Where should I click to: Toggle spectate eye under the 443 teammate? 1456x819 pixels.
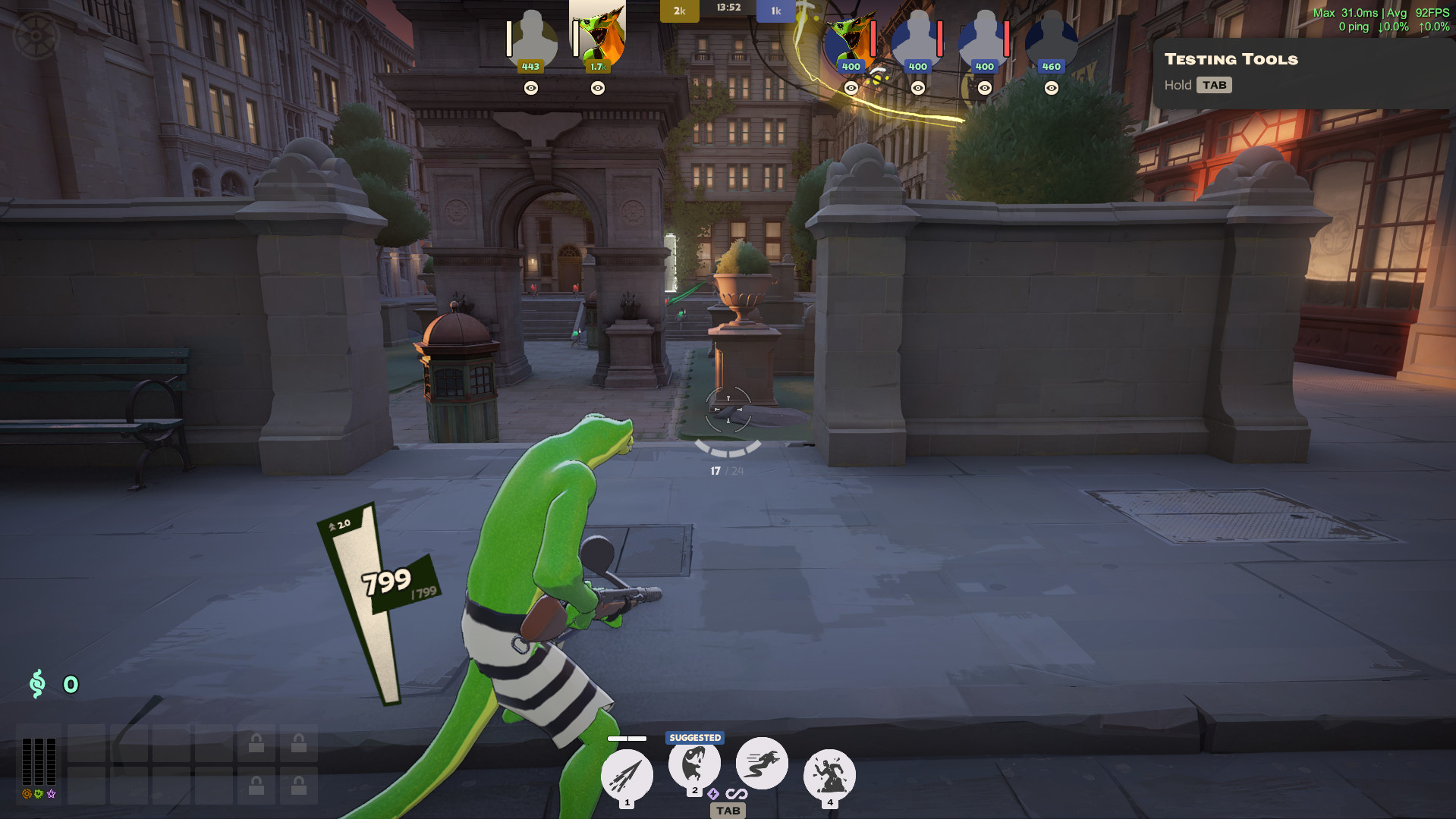tap(530, 88)
